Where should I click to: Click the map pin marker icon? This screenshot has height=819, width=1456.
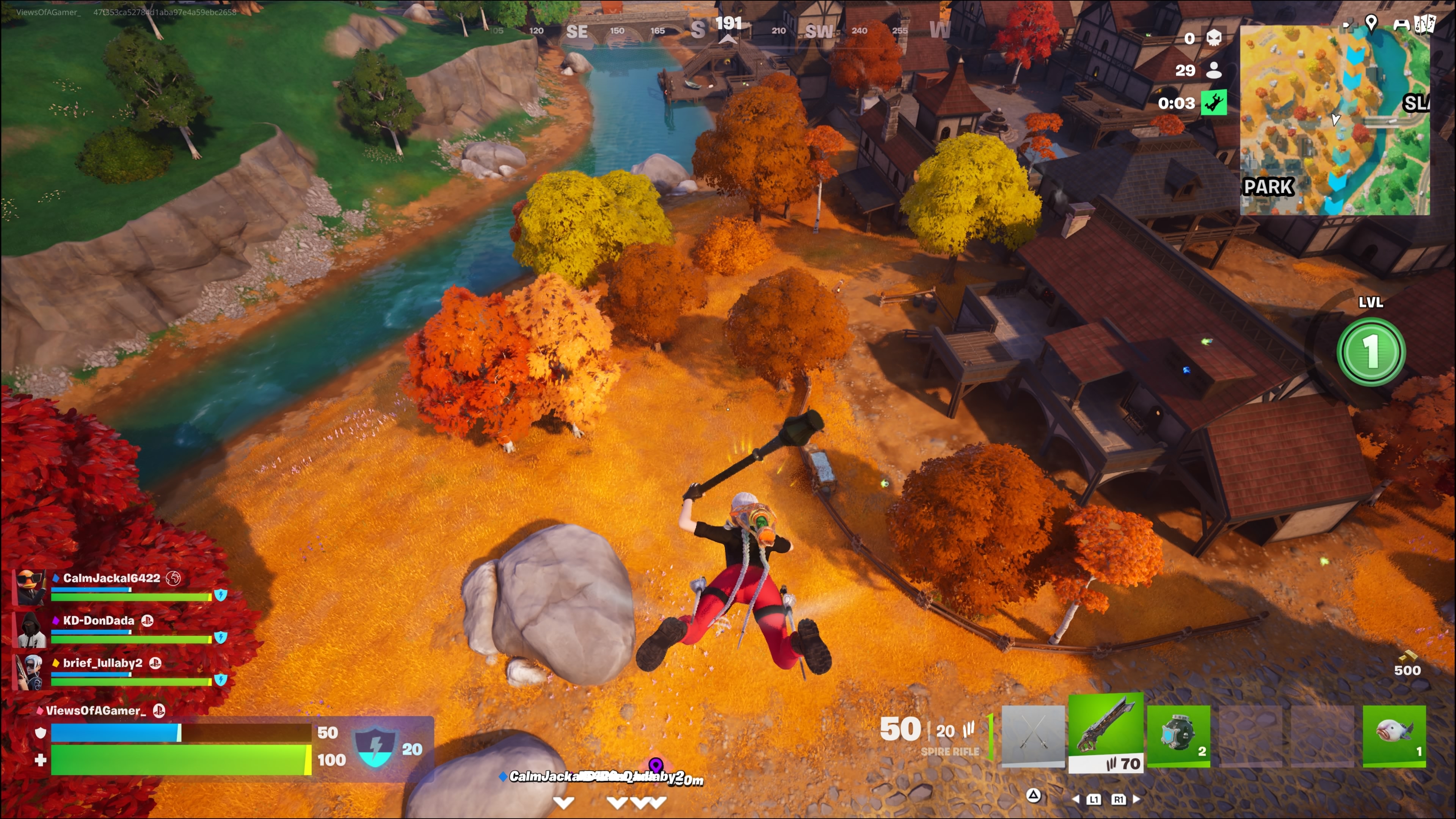tap(1371, 23)
